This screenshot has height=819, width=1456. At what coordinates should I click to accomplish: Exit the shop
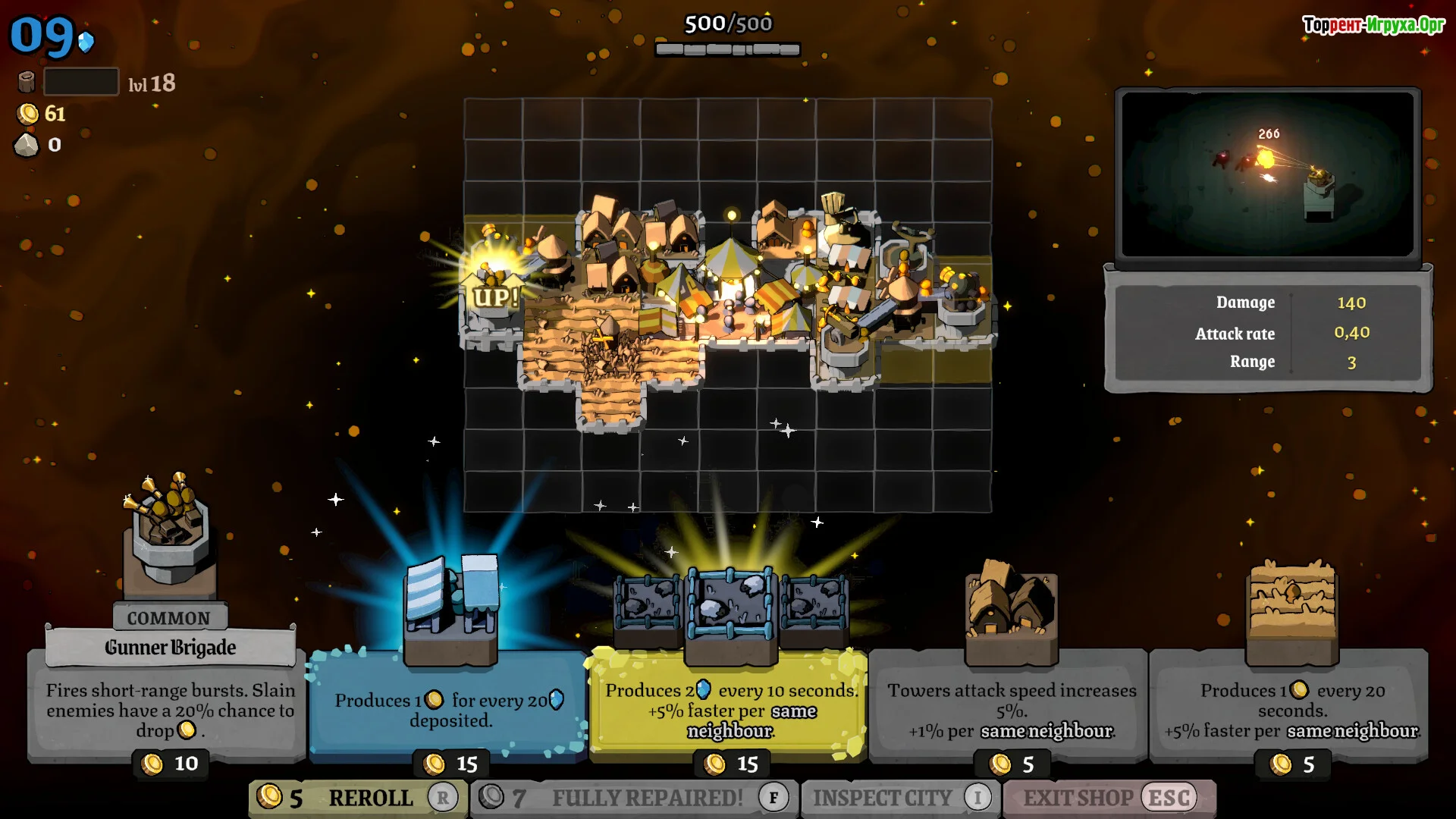click(x=1109, y=798)
